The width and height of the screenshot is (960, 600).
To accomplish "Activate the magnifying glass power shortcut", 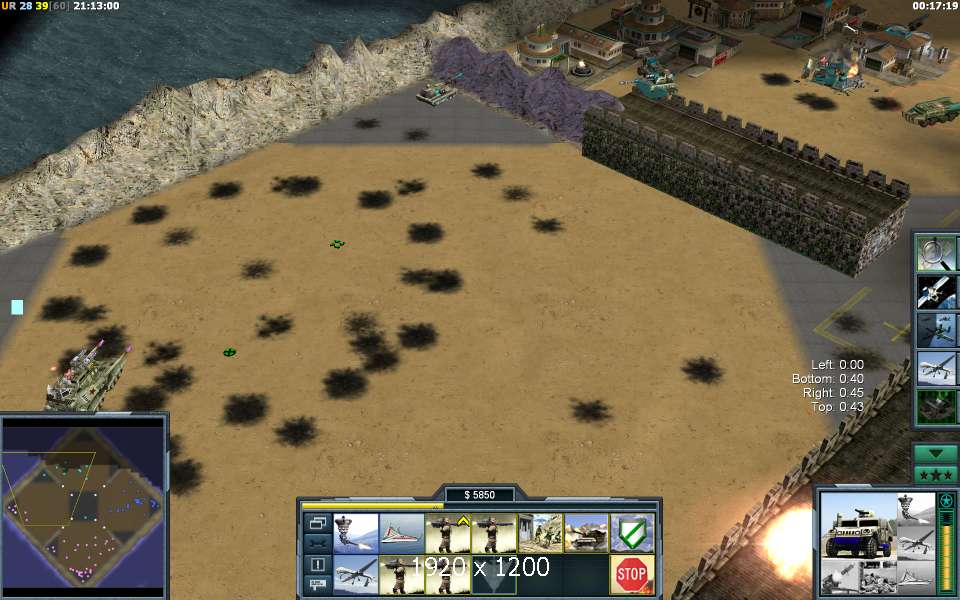I will pos(936,252).
